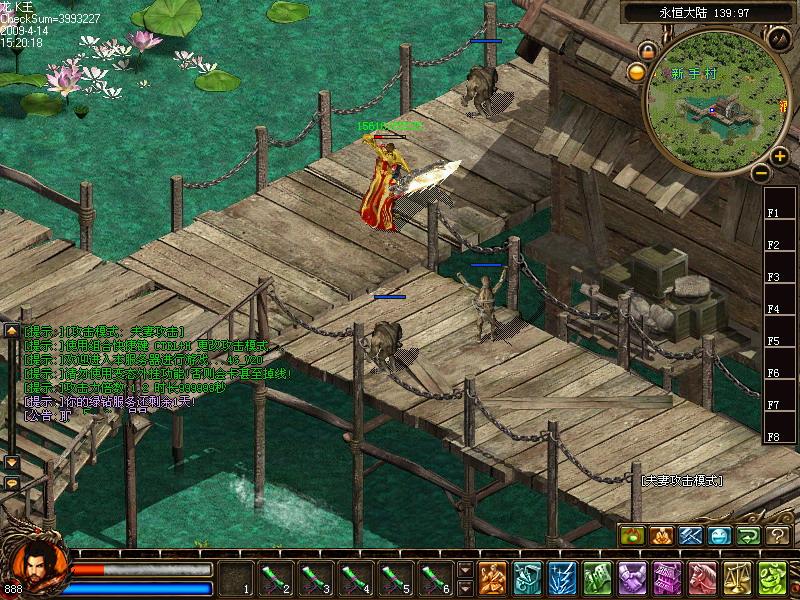This screenshot has height=600, width=800.
Task: Use the green scroll in hotbar slot 6
Action: click(x=435, y=578)
